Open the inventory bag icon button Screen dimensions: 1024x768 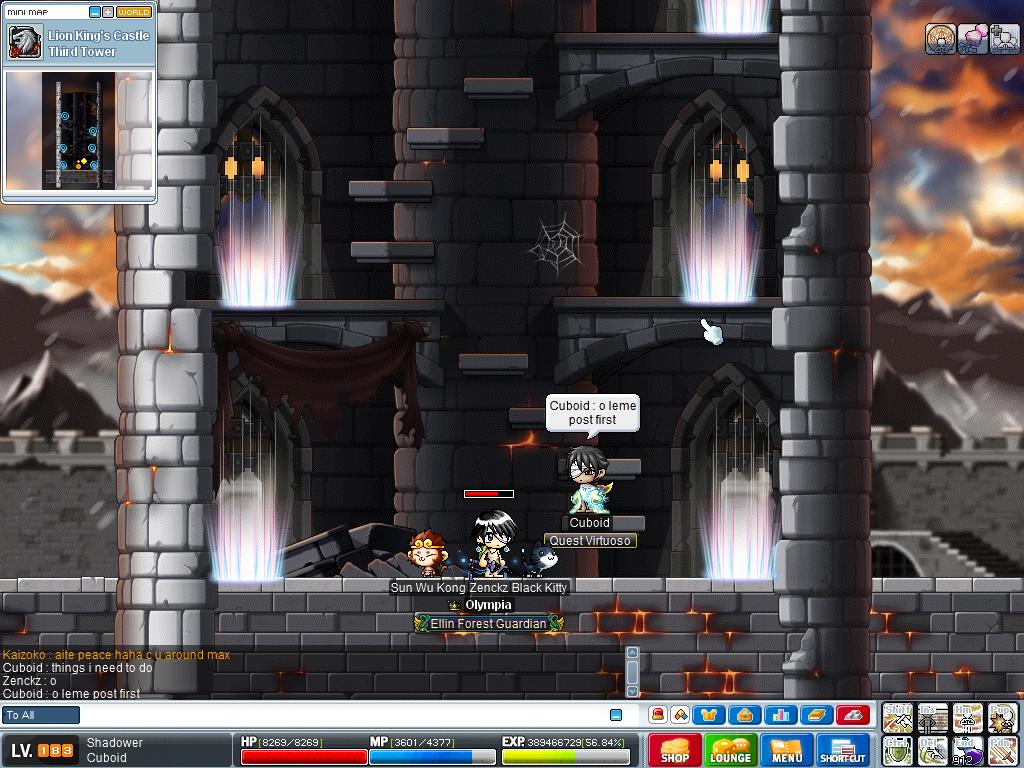[745, 715]
